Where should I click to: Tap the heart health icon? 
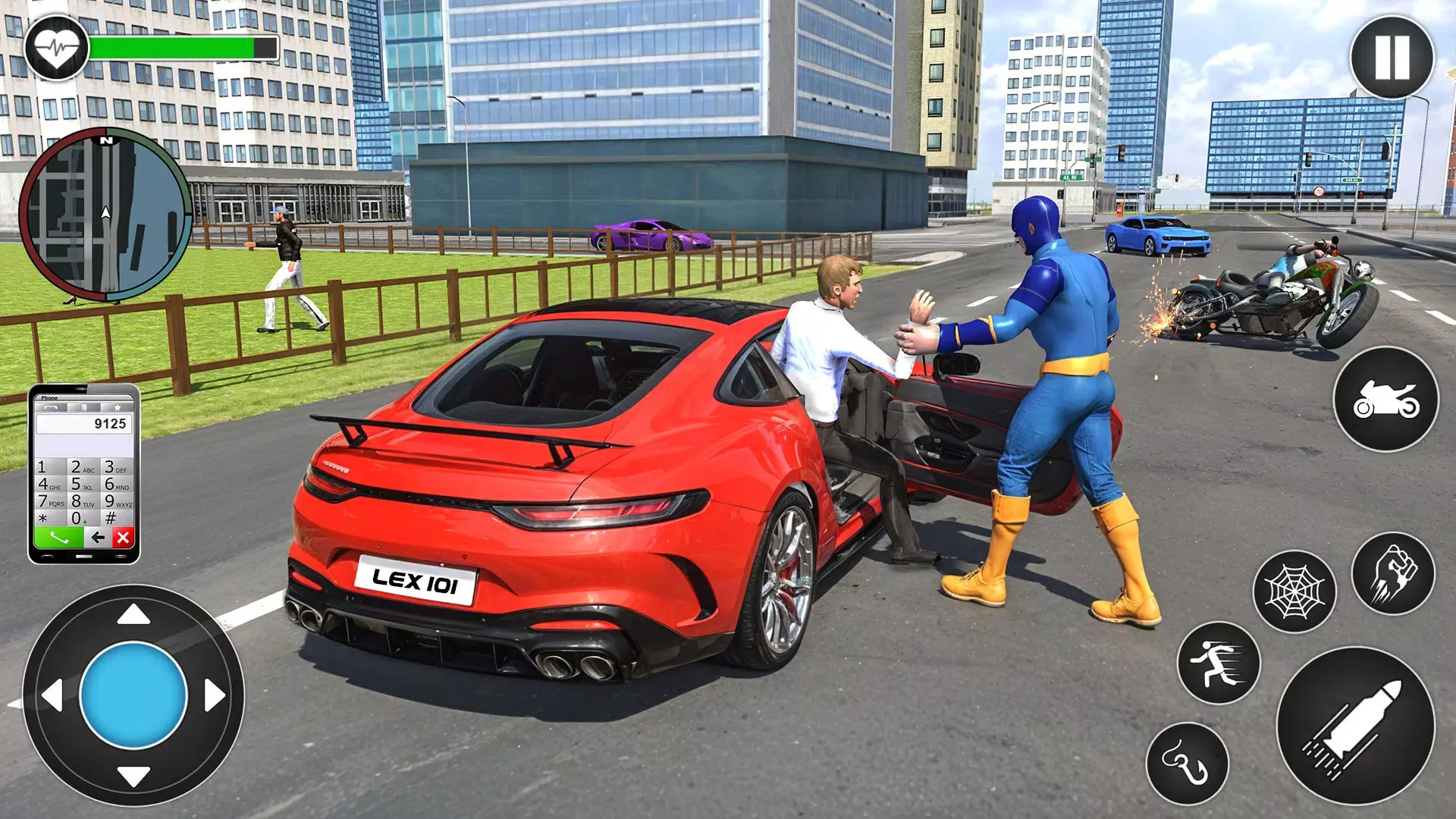coord(58,47)
